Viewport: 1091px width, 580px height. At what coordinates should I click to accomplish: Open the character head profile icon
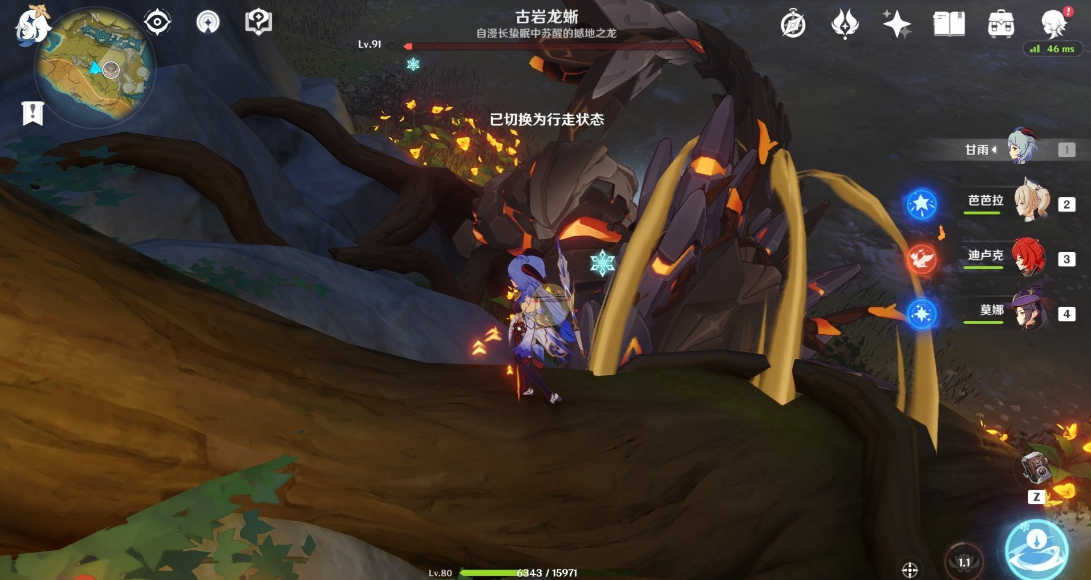pos(1052,22)
